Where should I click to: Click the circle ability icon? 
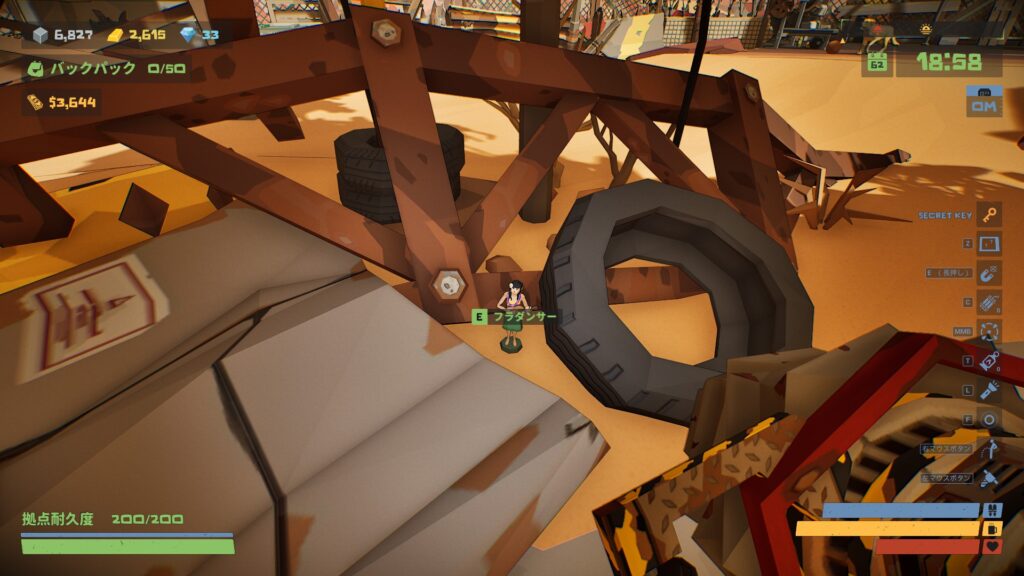click(x=989, y=420)
